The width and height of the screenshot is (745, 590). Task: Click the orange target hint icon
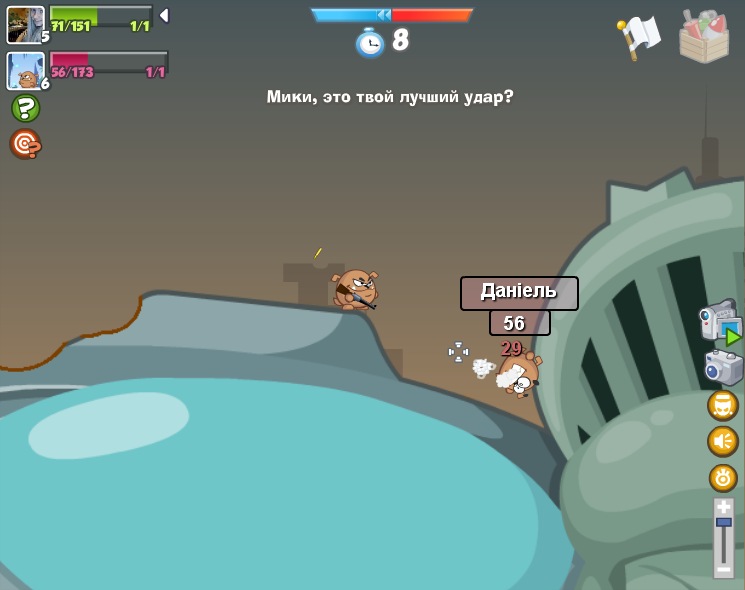(25, 144)
